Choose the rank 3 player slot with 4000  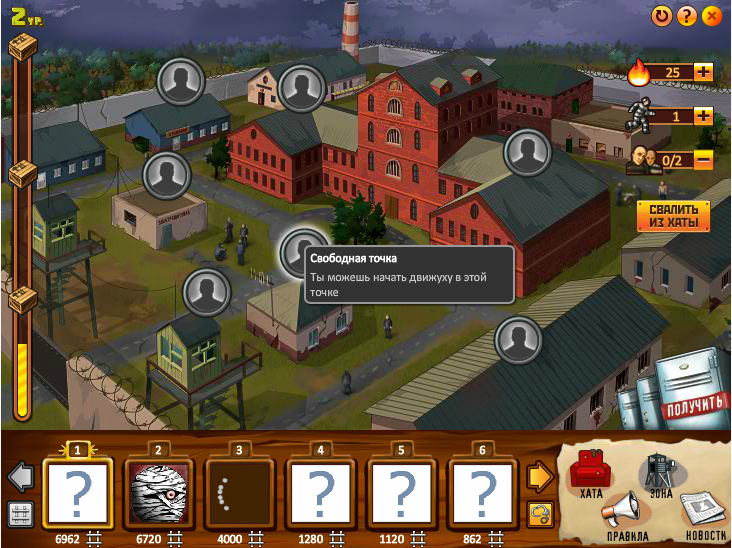click(x=238, y=493)
